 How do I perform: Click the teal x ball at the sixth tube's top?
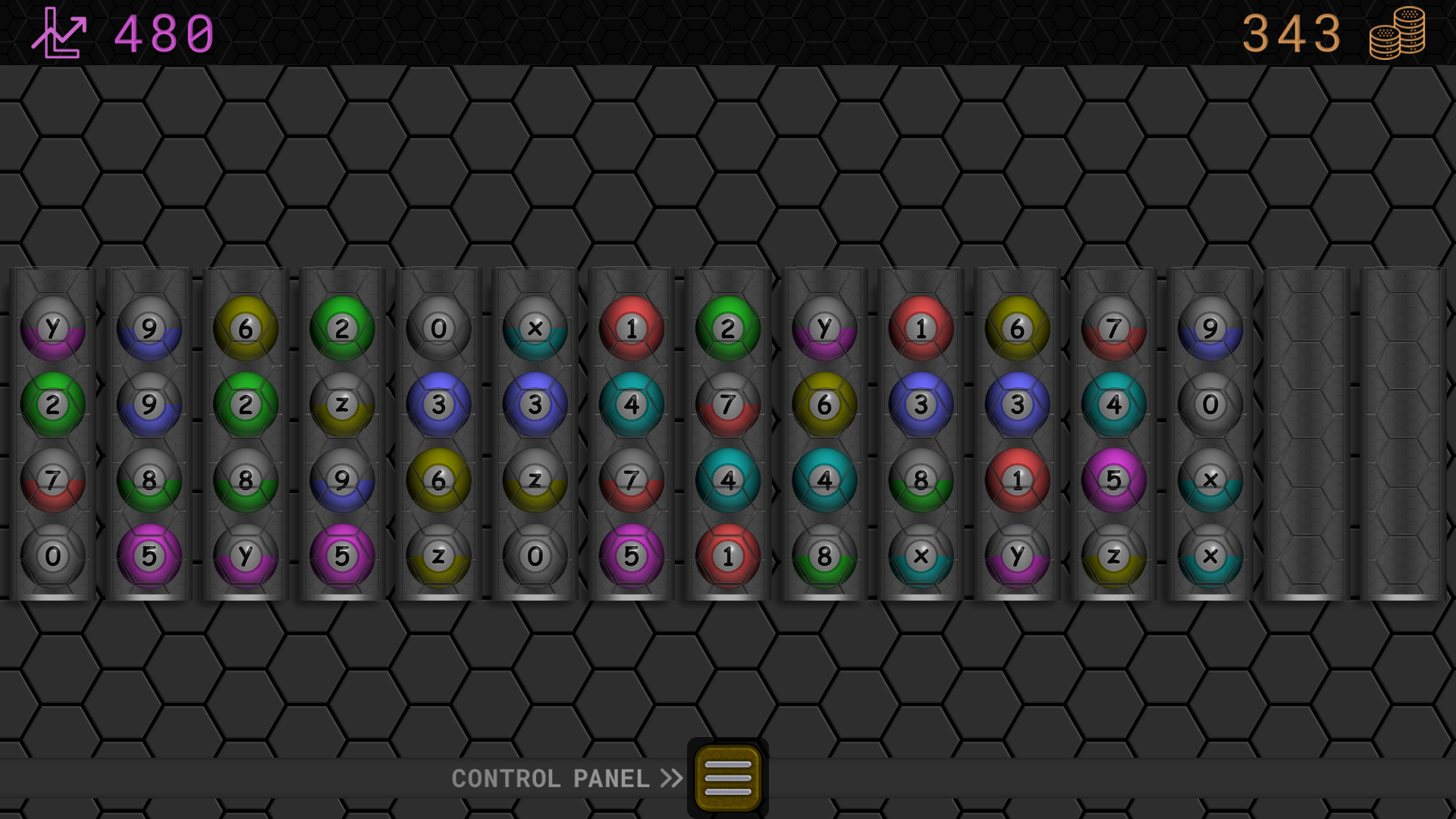[x=534, y=327]
